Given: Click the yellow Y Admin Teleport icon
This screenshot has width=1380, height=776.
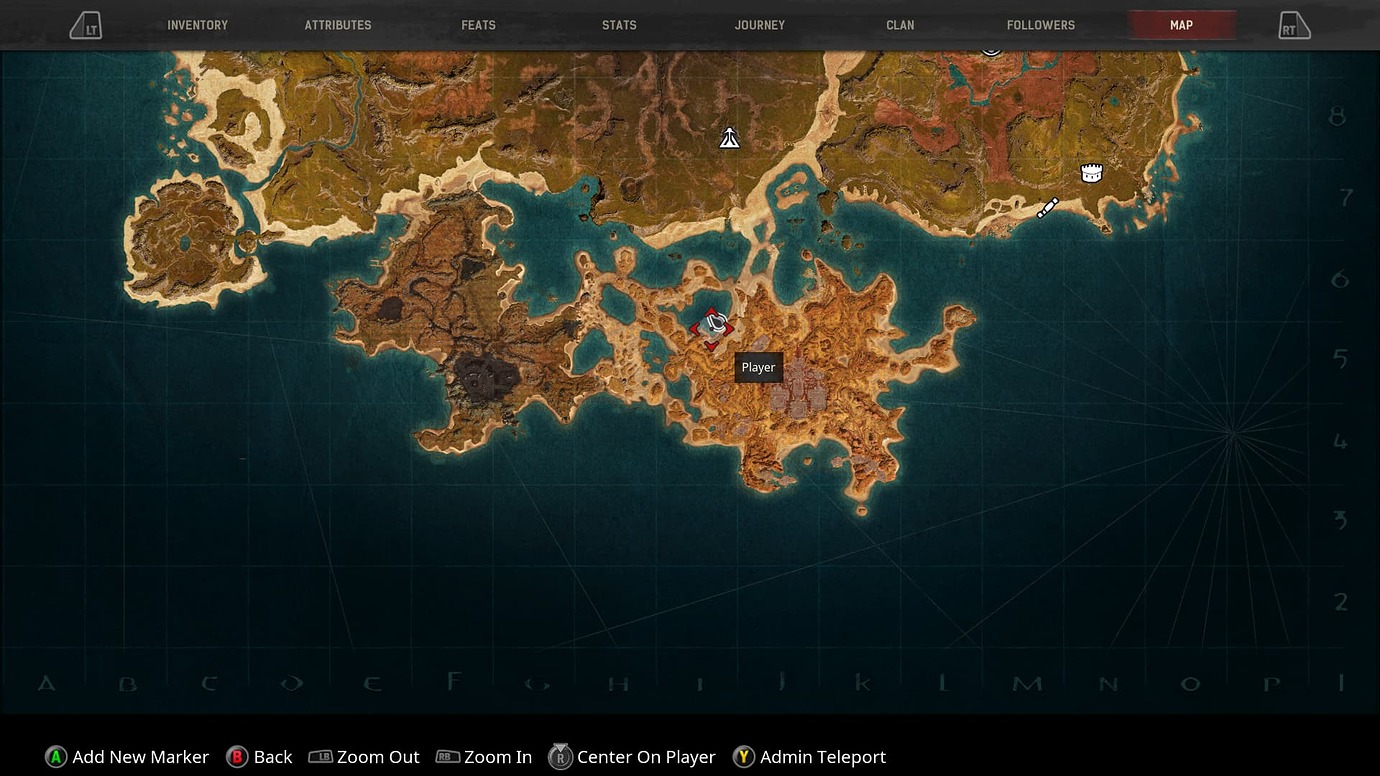Looking at the screenshot, I should 744,757.
